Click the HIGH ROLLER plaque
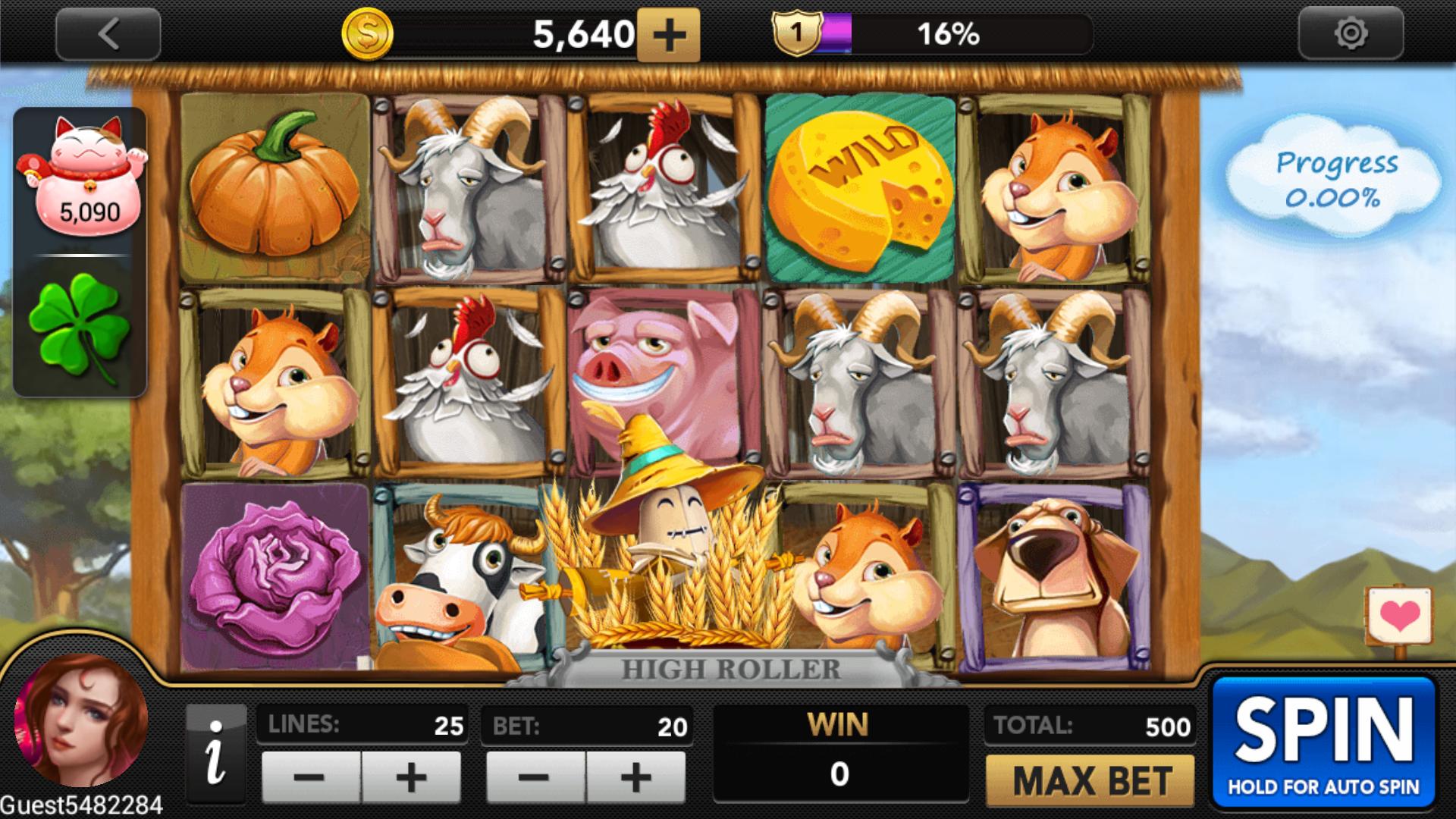 (x=731, y=670)
